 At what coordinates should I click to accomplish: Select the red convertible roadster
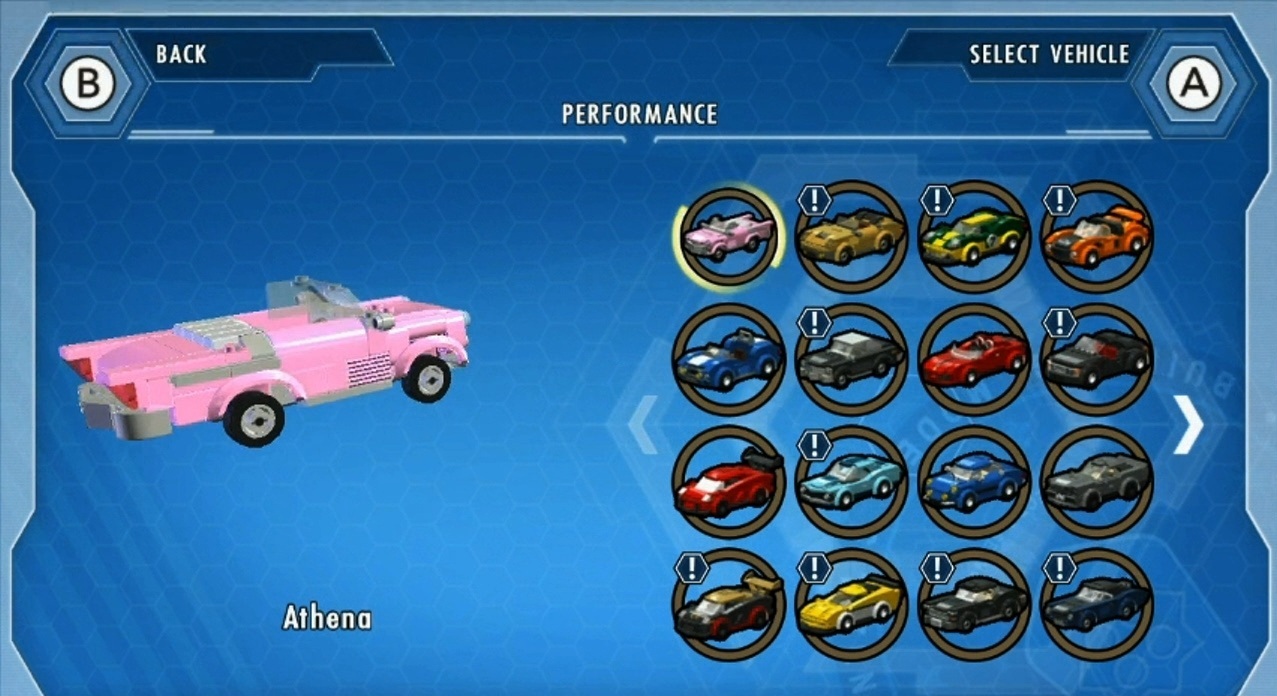click(974, 359)
